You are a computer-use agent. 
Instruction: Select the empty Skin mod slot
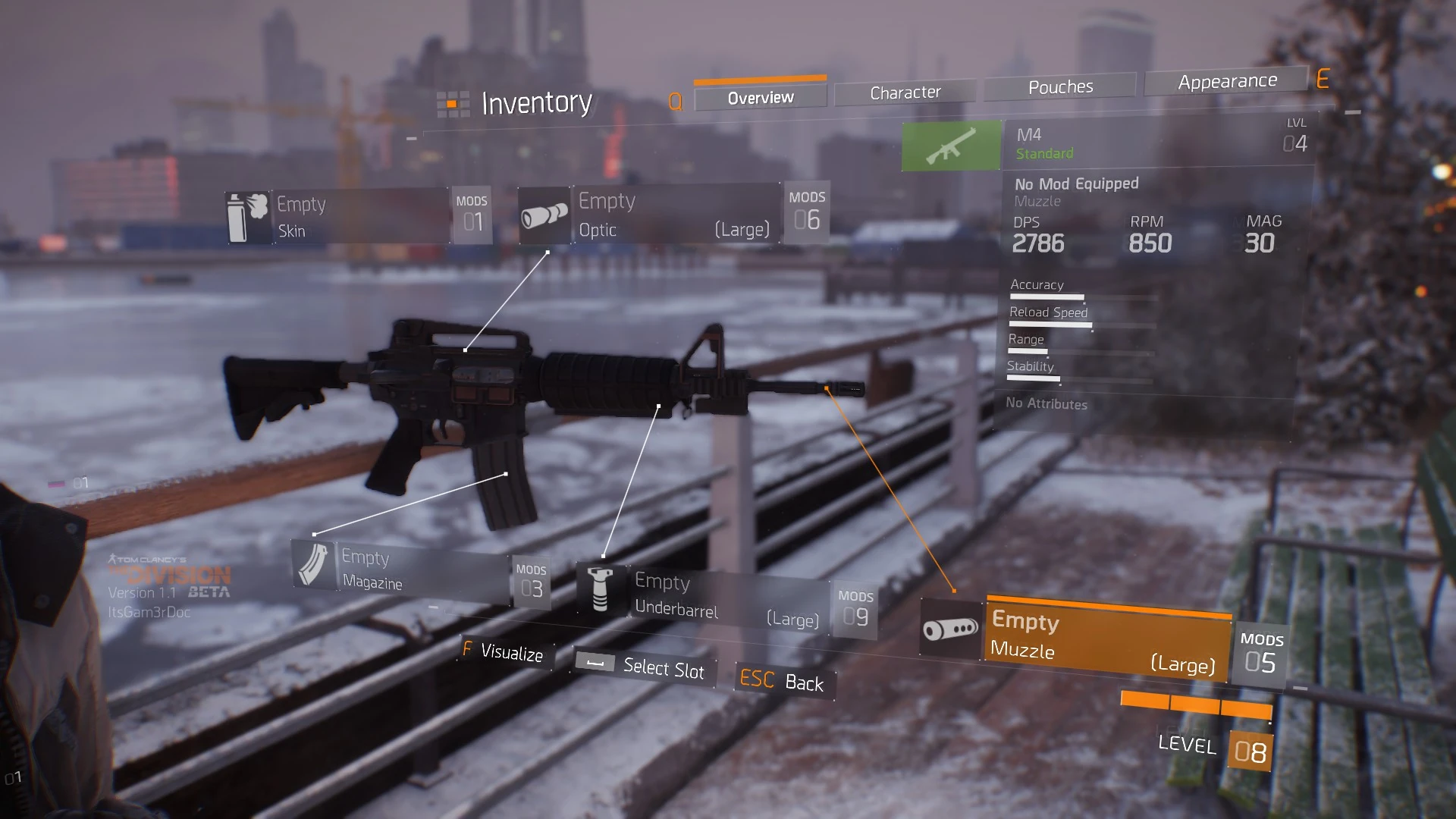pos(358,217)
